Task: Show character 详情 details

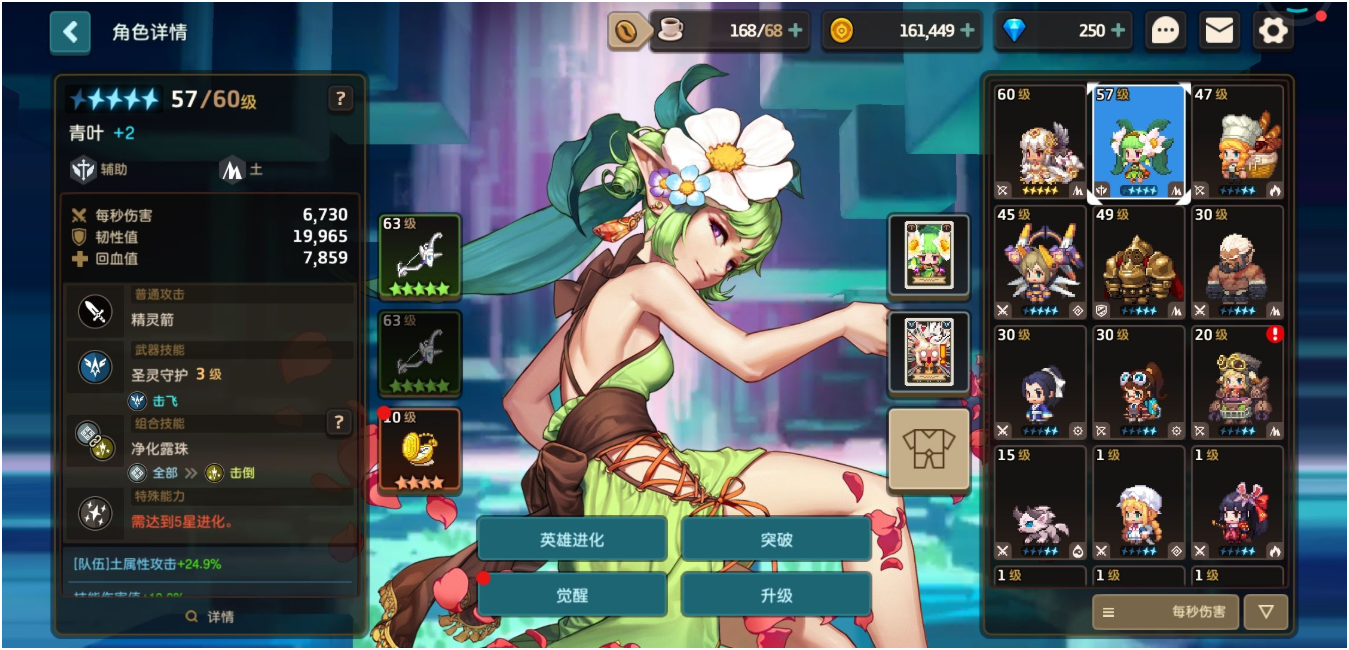Action: pos(210,617)
